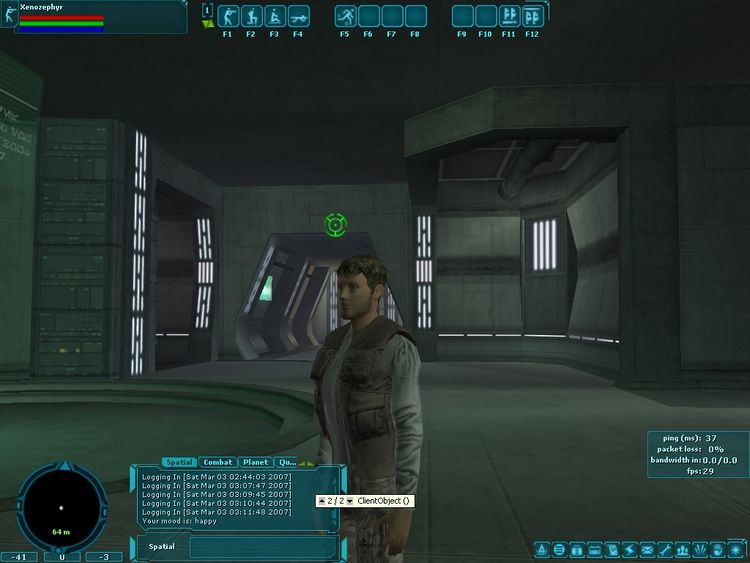
Task: Open the mail envelope icon in menu bar
Action: tap(647, 550)
